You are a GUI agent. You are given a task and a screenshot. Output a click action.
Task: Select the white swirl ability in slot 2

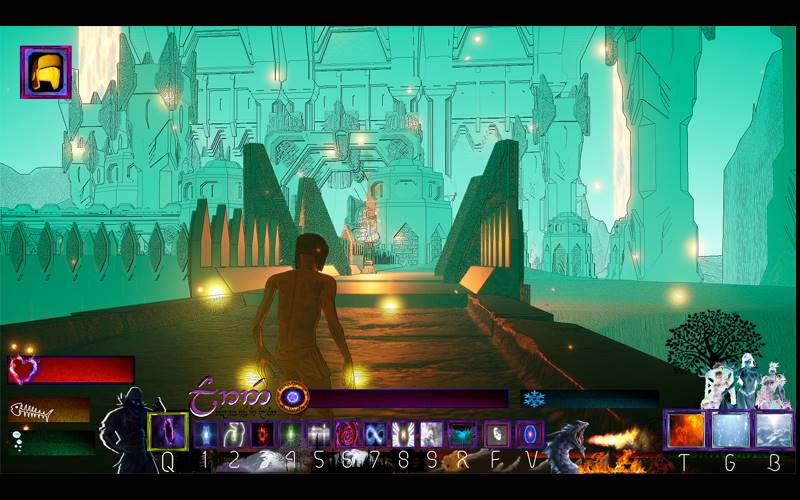(x=234, y=434)
